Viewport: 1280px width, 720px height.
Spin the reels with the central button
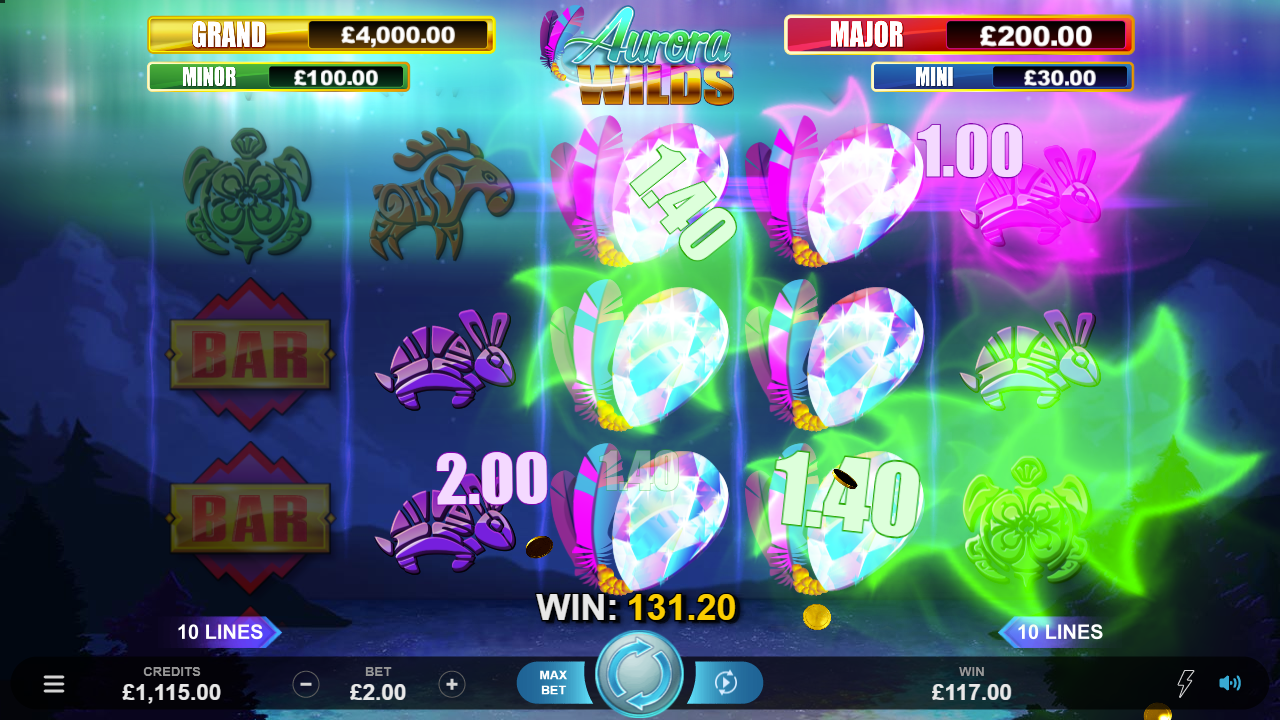tap(639, 674)
